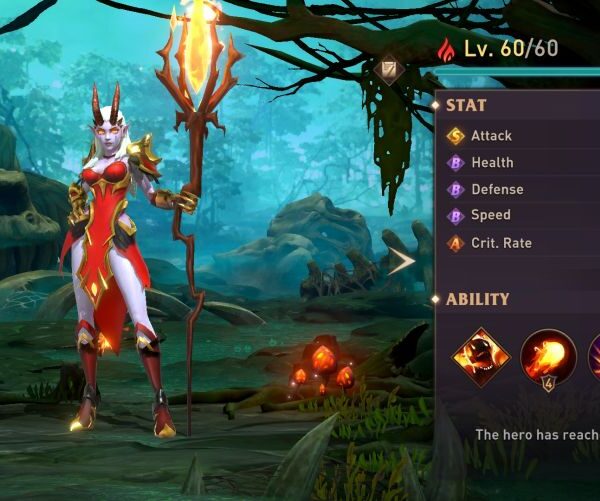
Task: Choose the Defense stat row
Action: (x=496, y=189)
